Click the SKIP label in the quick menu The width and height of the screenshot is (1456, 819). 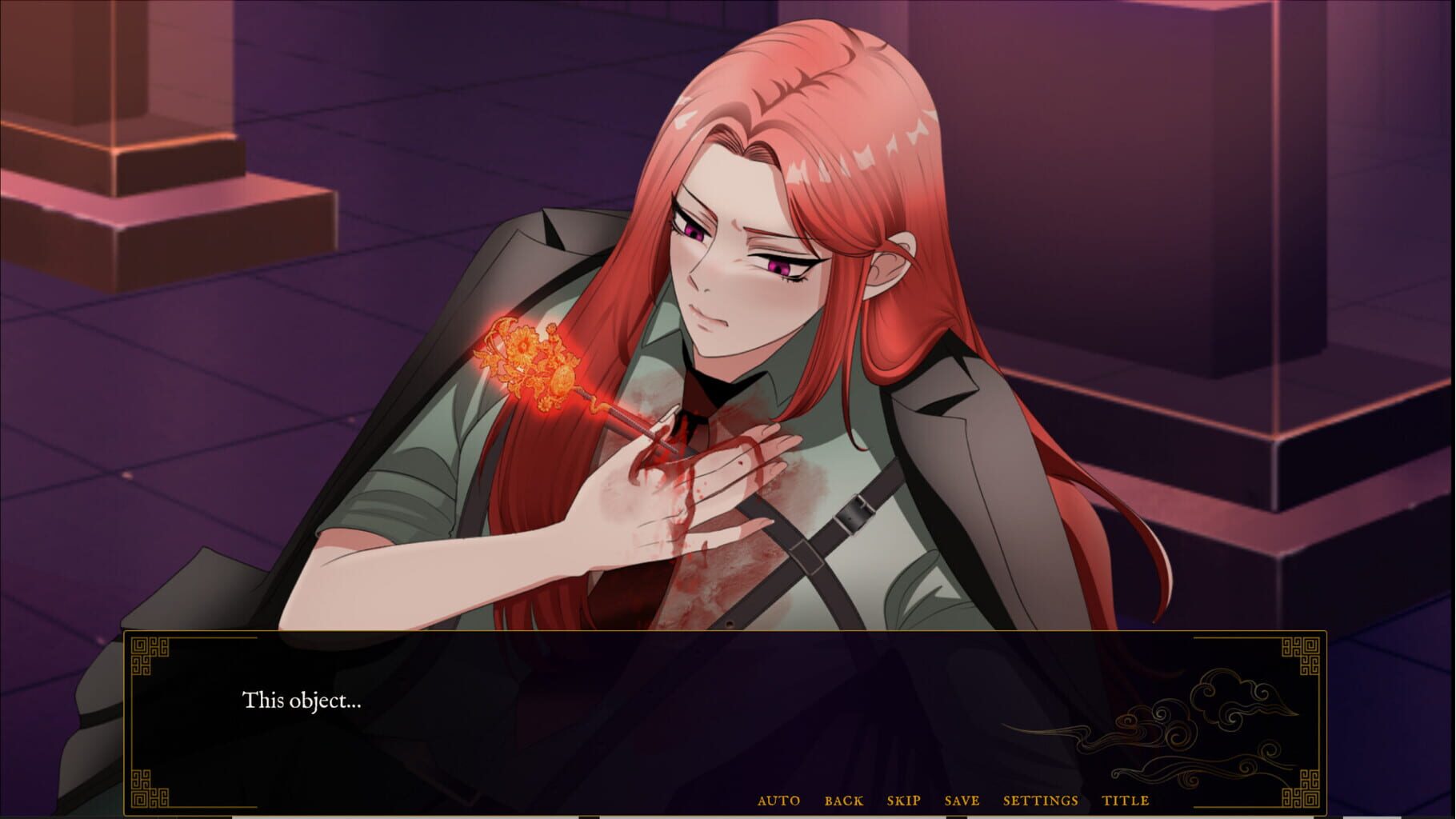903,800
